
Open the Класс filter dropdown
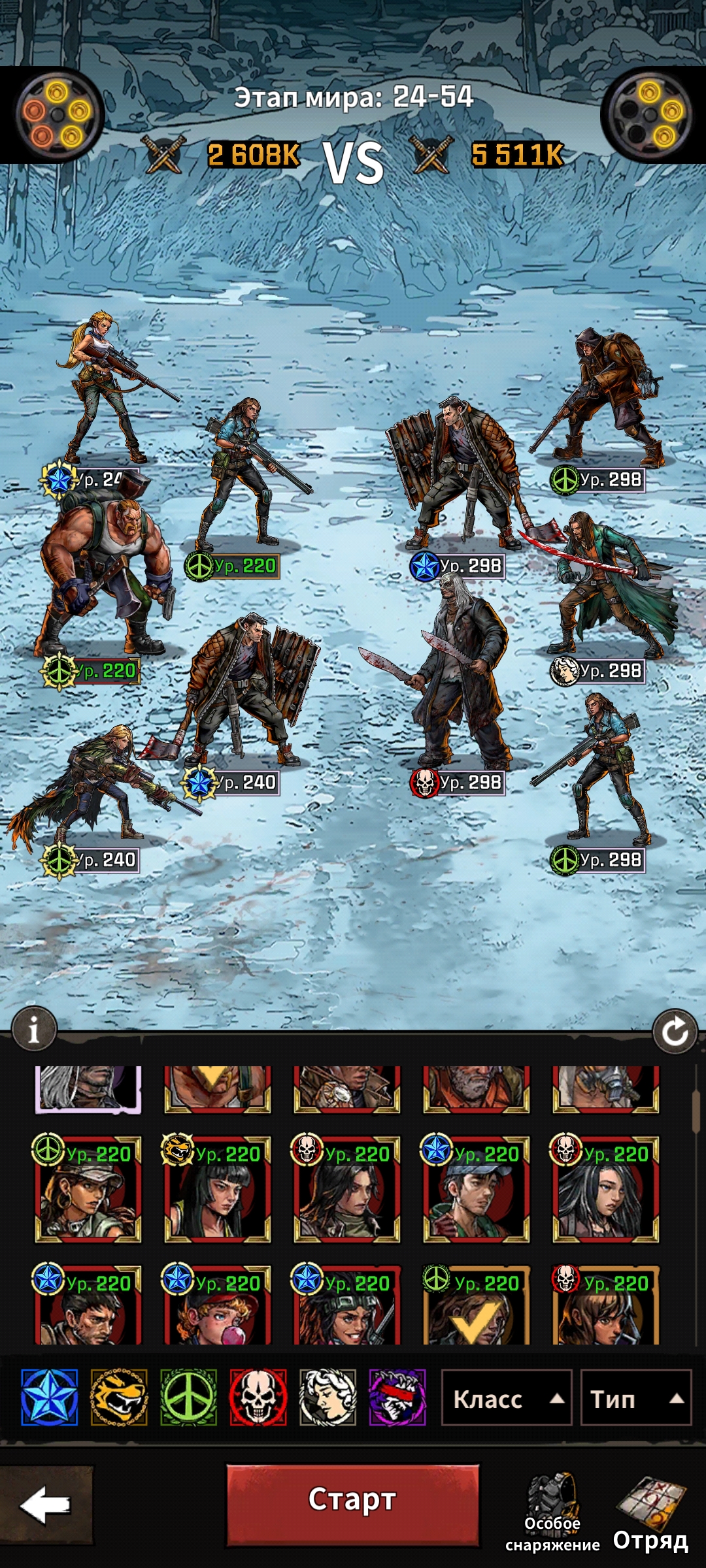(x=507, y=1399)
